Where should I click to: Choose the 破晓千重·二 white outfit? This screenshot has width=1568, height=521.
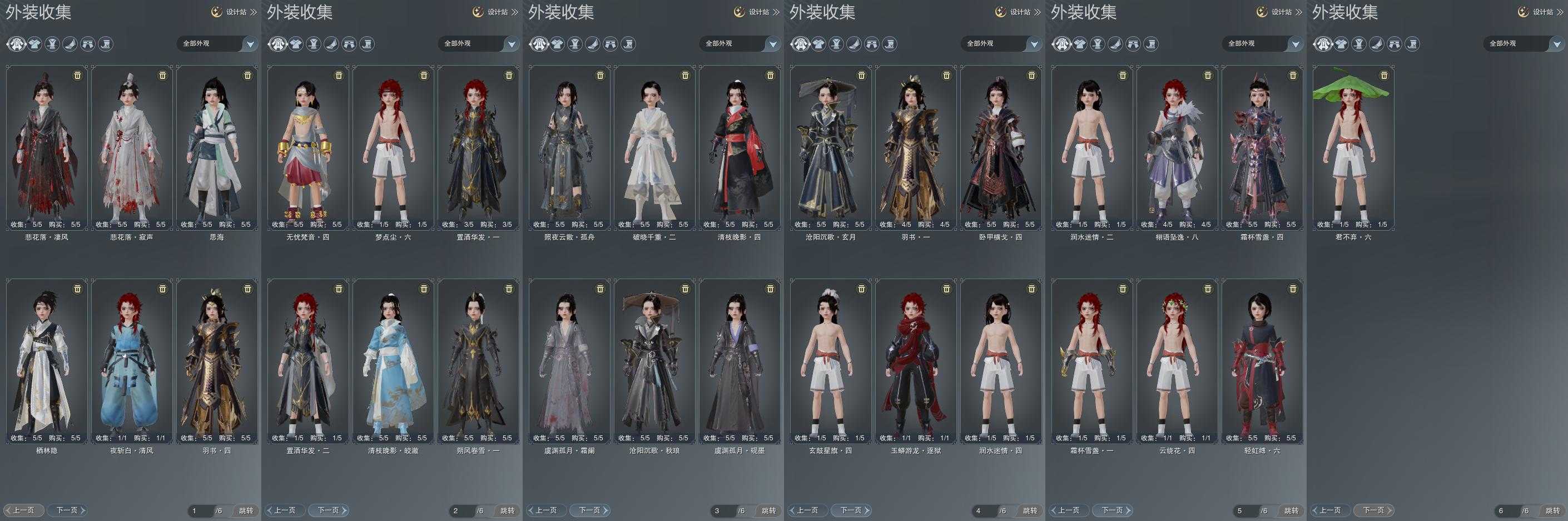[655, 146]
